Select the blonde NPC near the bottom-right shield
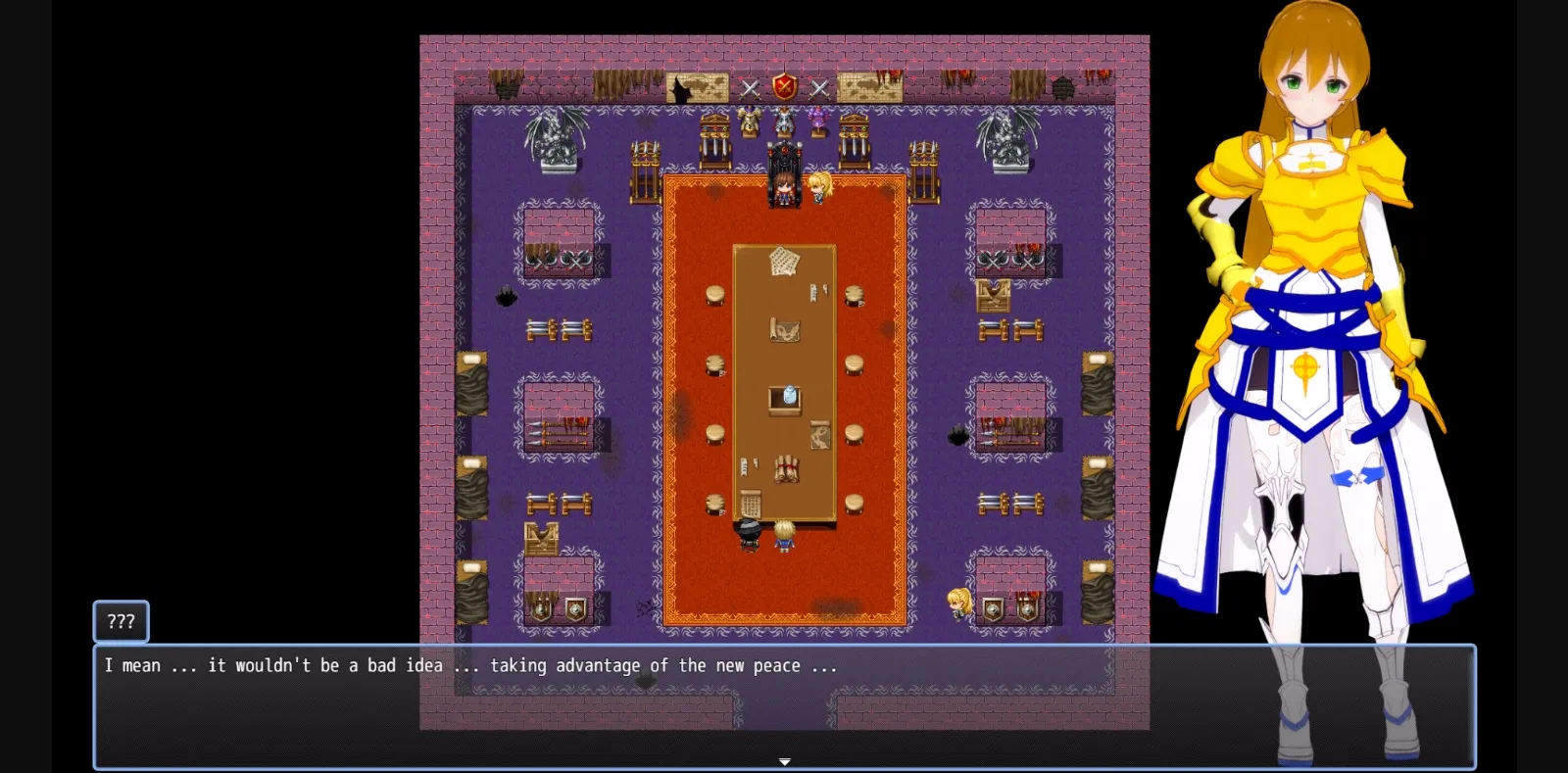The width and height of the screenshot is (1568, 773). pos(957,604)
